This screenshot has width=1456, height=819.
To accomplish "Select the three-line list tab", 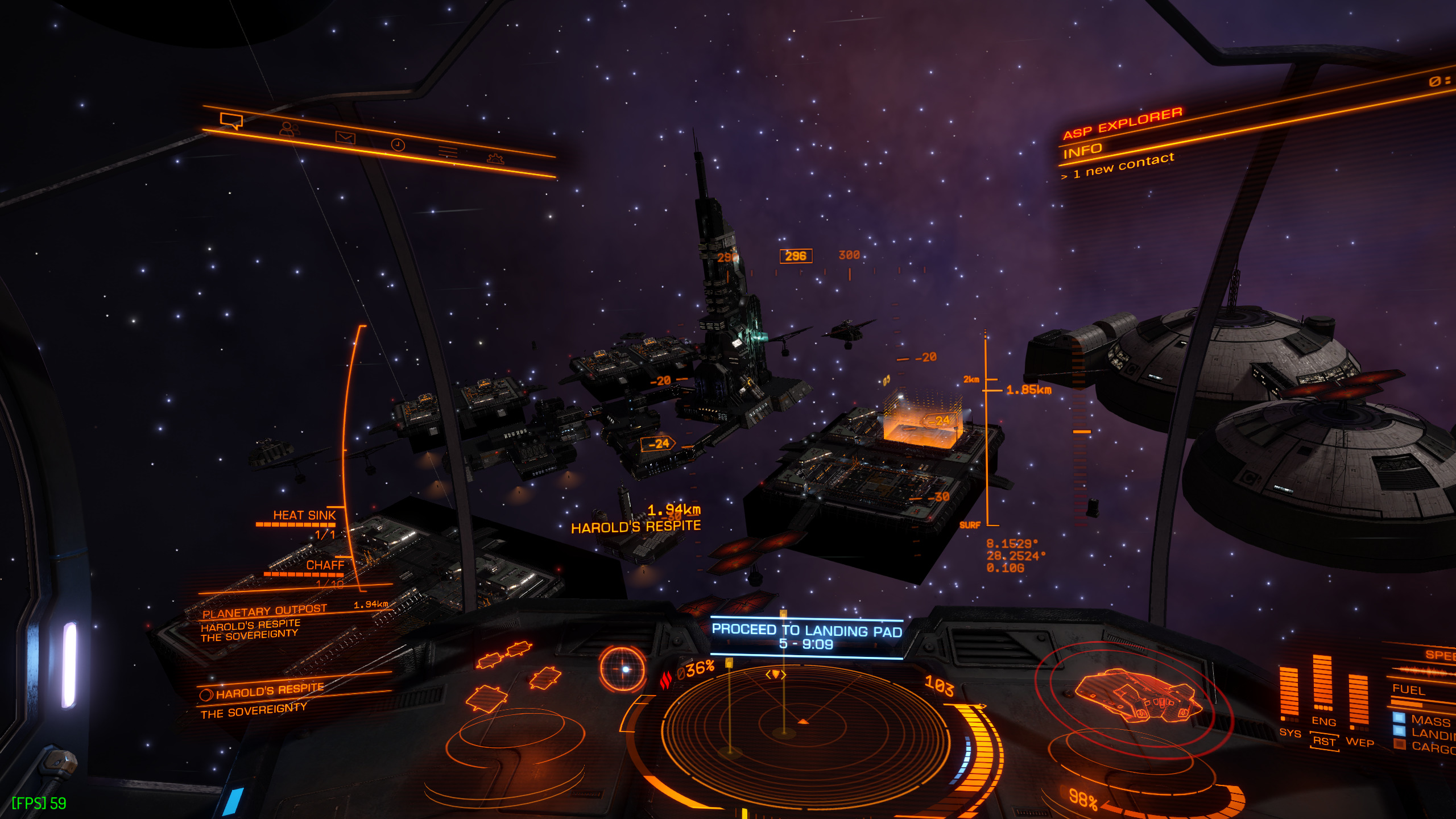I will pyautogui.click(x=448, y=151).
